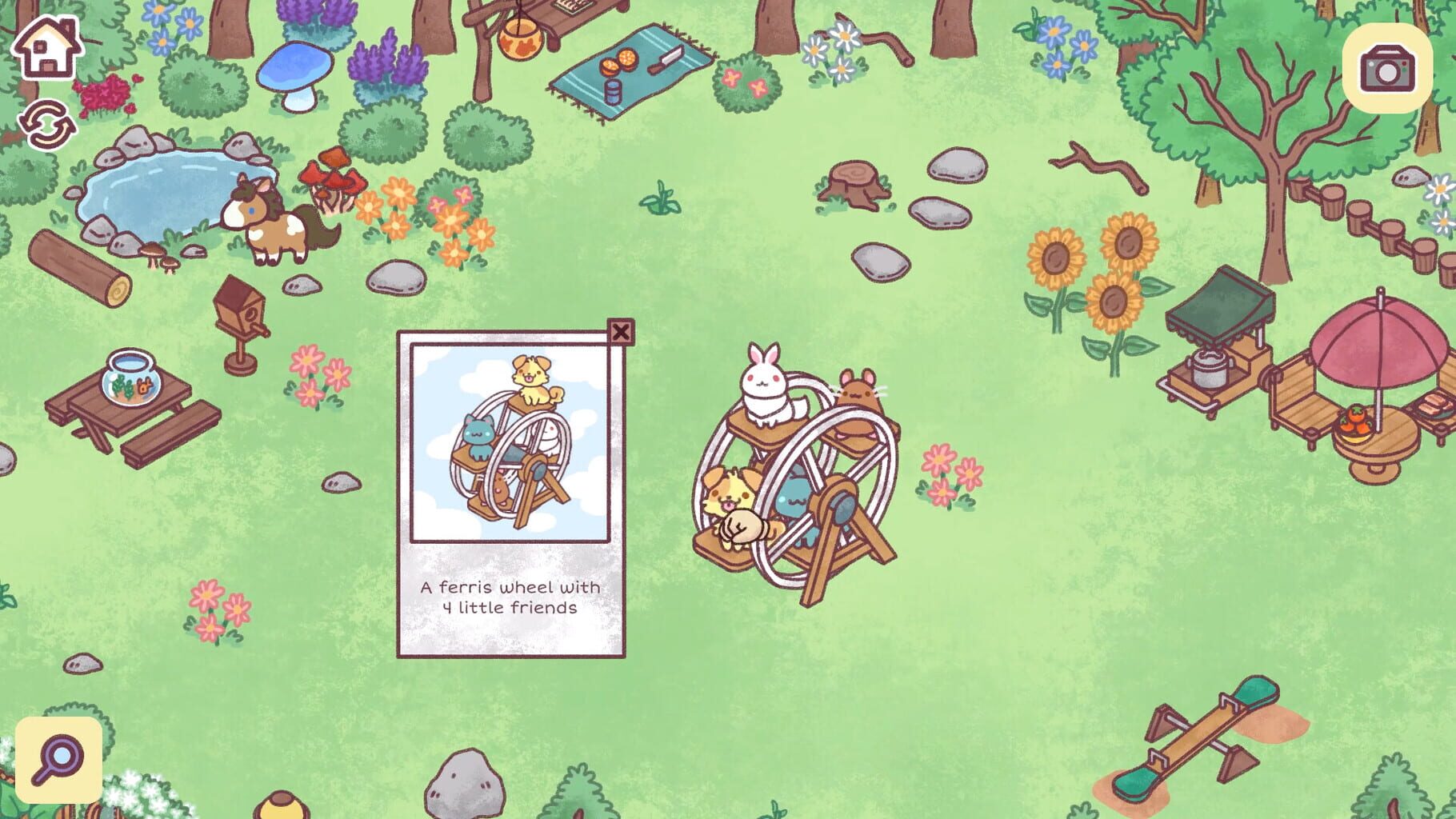The width and height of the screenshot is (1456, 819).
Task: Click the magnifying glass search icon
Action: pyautogui.click(x=60, y=756)
